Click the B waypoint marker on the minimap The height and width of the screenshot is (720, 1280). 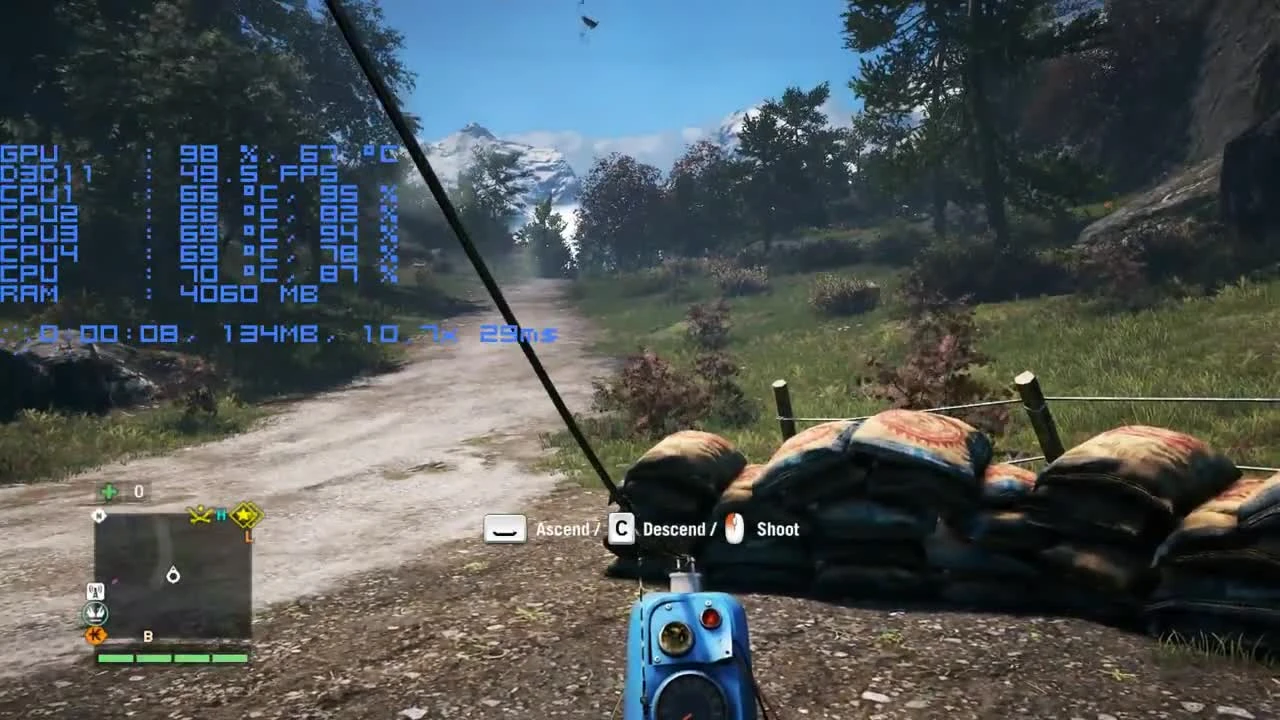tap(147, 637)
